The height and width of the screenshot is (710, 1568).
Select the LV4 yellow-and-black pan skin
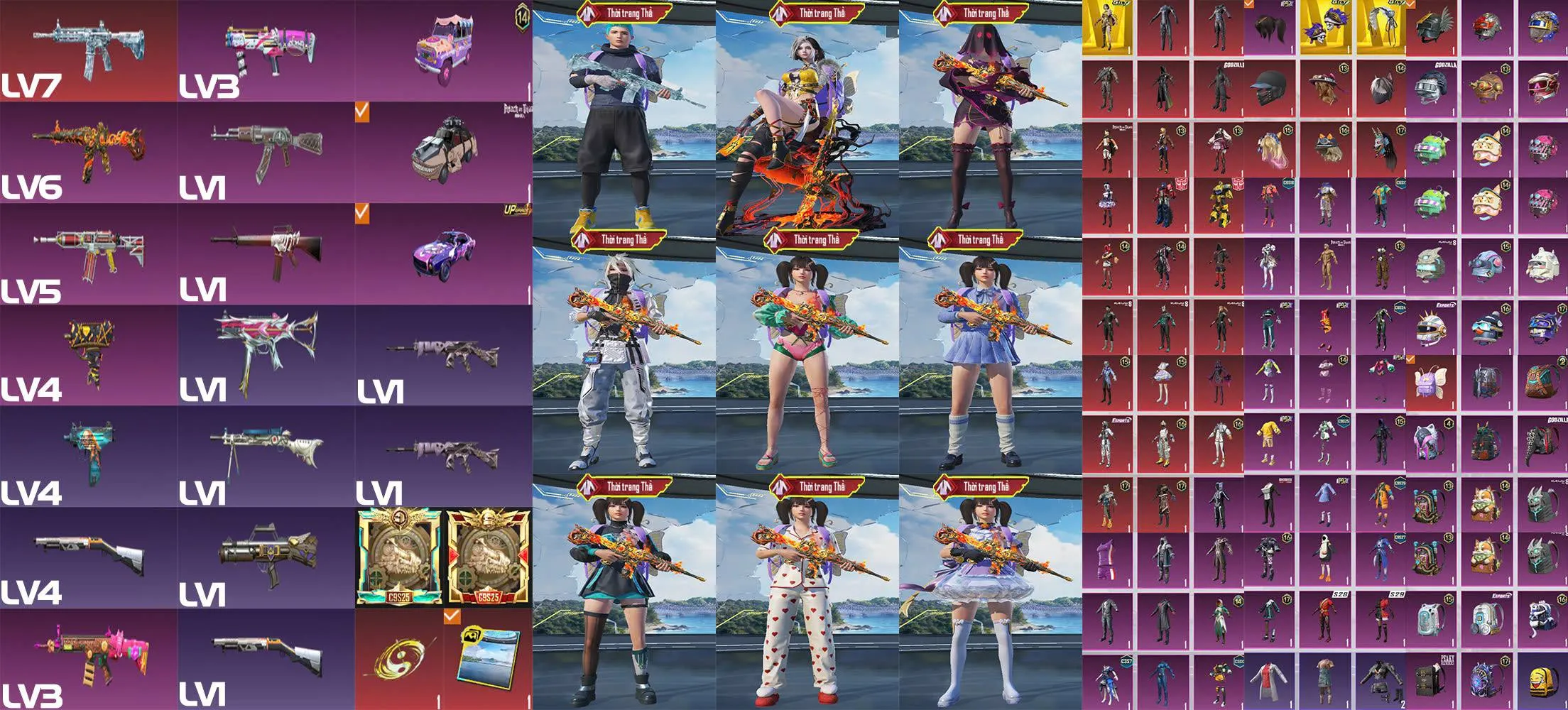point(89,353)
